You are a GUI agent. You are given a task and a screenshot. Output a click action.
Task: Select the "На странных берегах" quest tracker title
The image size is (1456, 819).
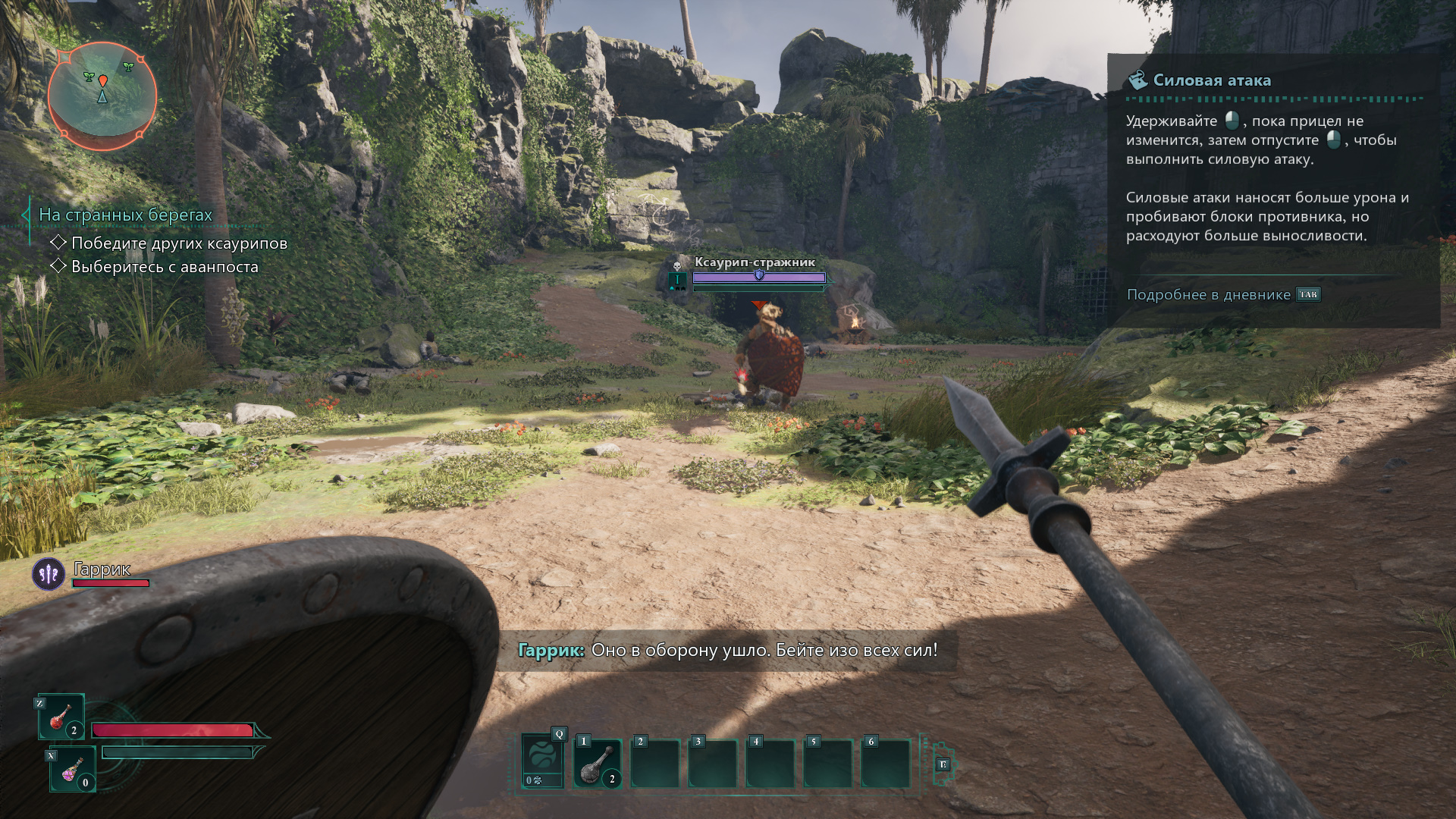coord(125,215)
